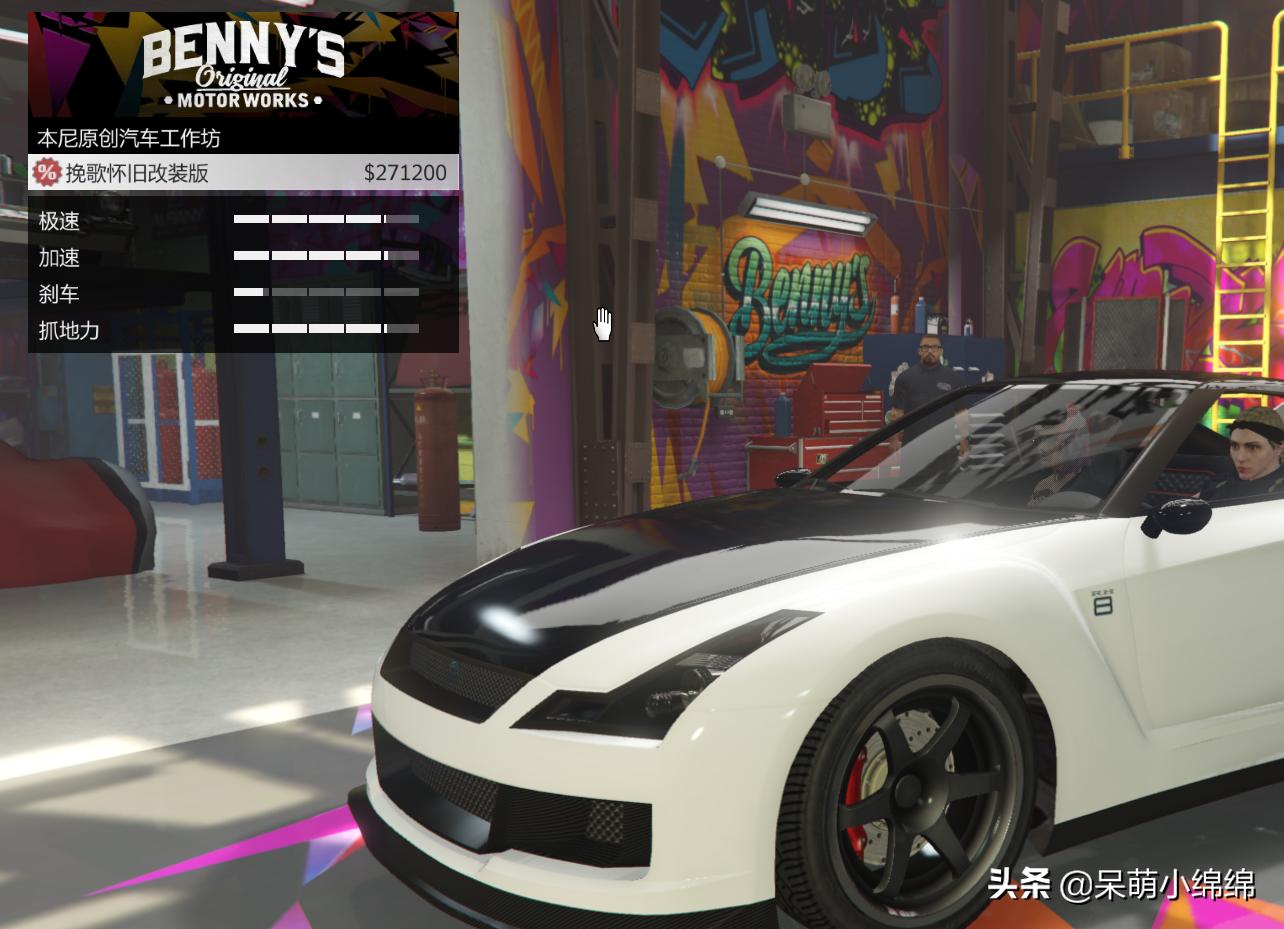Click the tire mounted on the wall
1284x929 pixels.
(x=691, y=353)
